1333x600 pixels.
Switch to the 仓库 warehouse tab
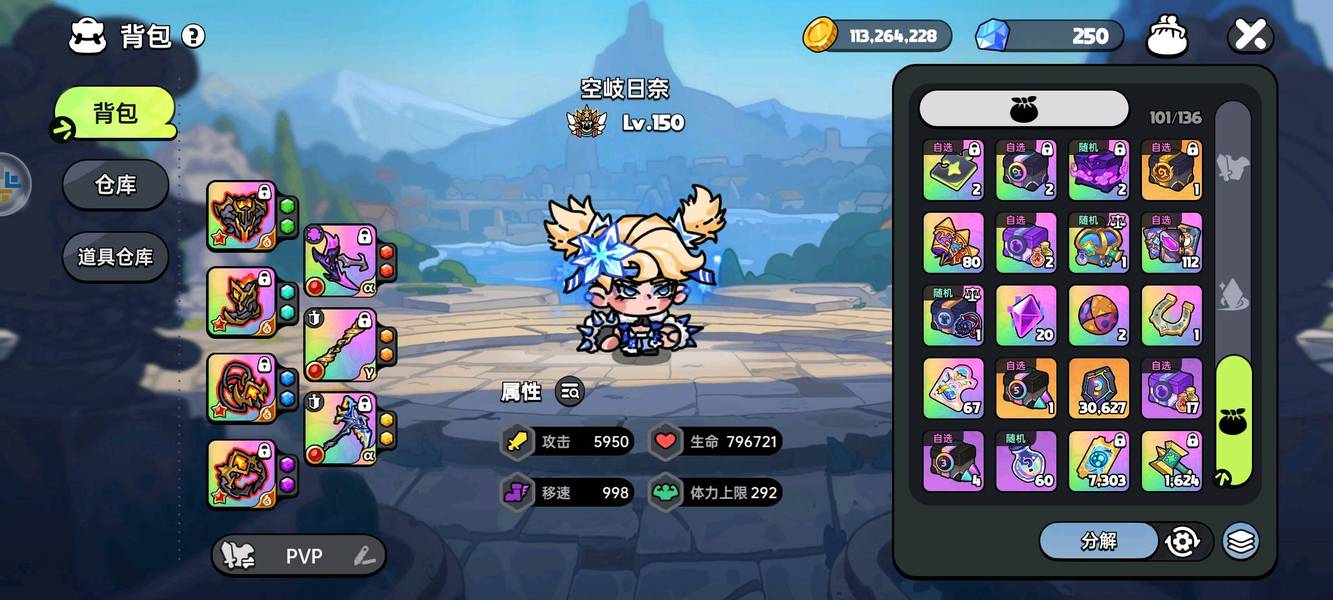115,185
